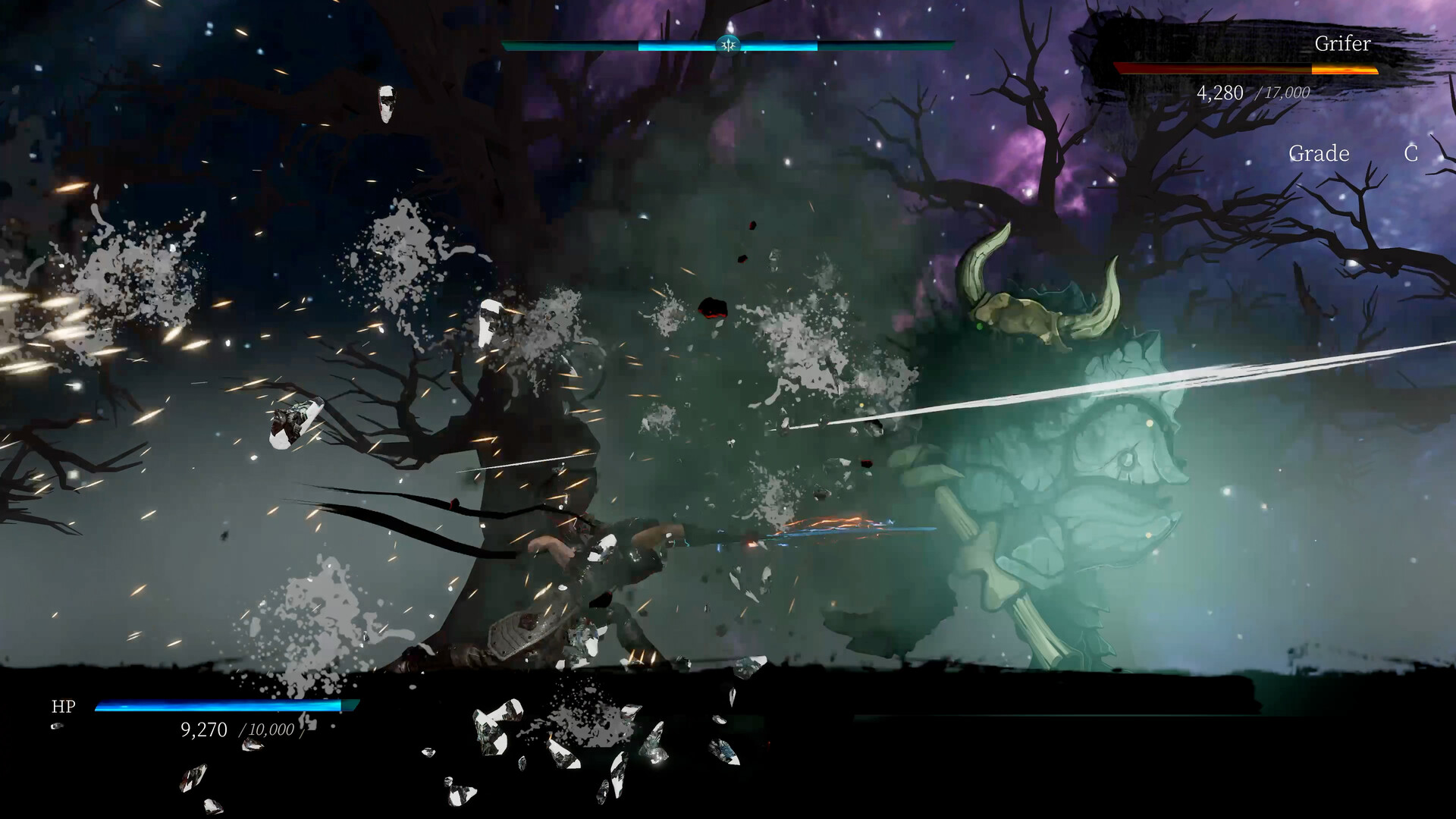Click the star emblem on the top gauge bar
This screenshot has width=1456, height=819.
click(x=727, y=45)
